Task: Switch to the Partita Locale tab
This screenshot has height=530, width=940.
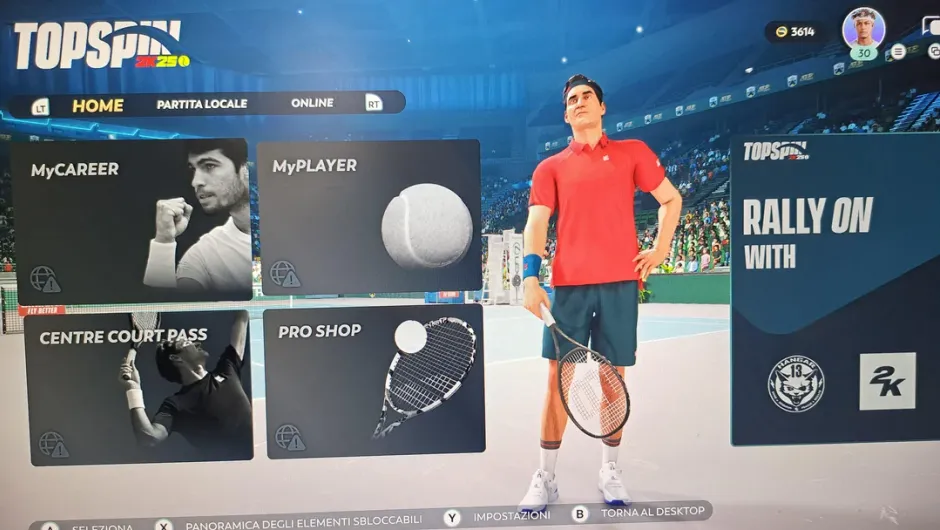Action: click(202, 104)
